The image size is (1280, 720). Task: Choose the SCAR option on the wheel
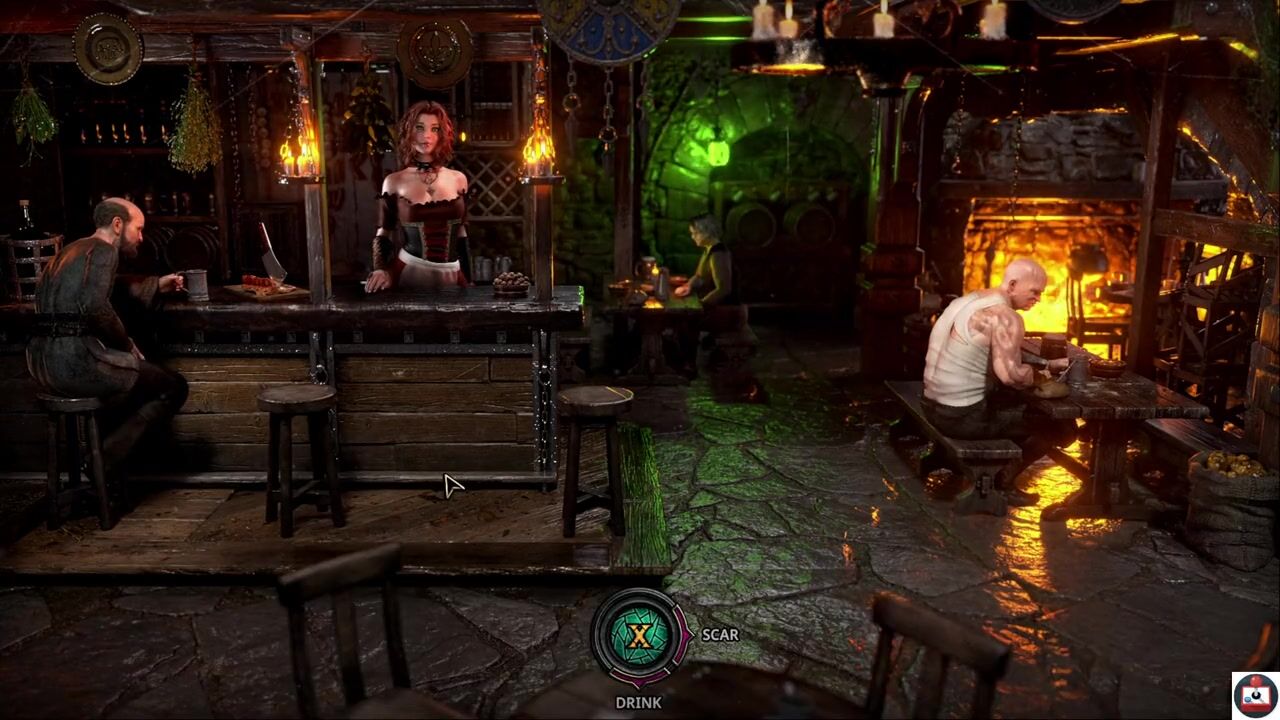pyautogui.click(x=719, y=634)
